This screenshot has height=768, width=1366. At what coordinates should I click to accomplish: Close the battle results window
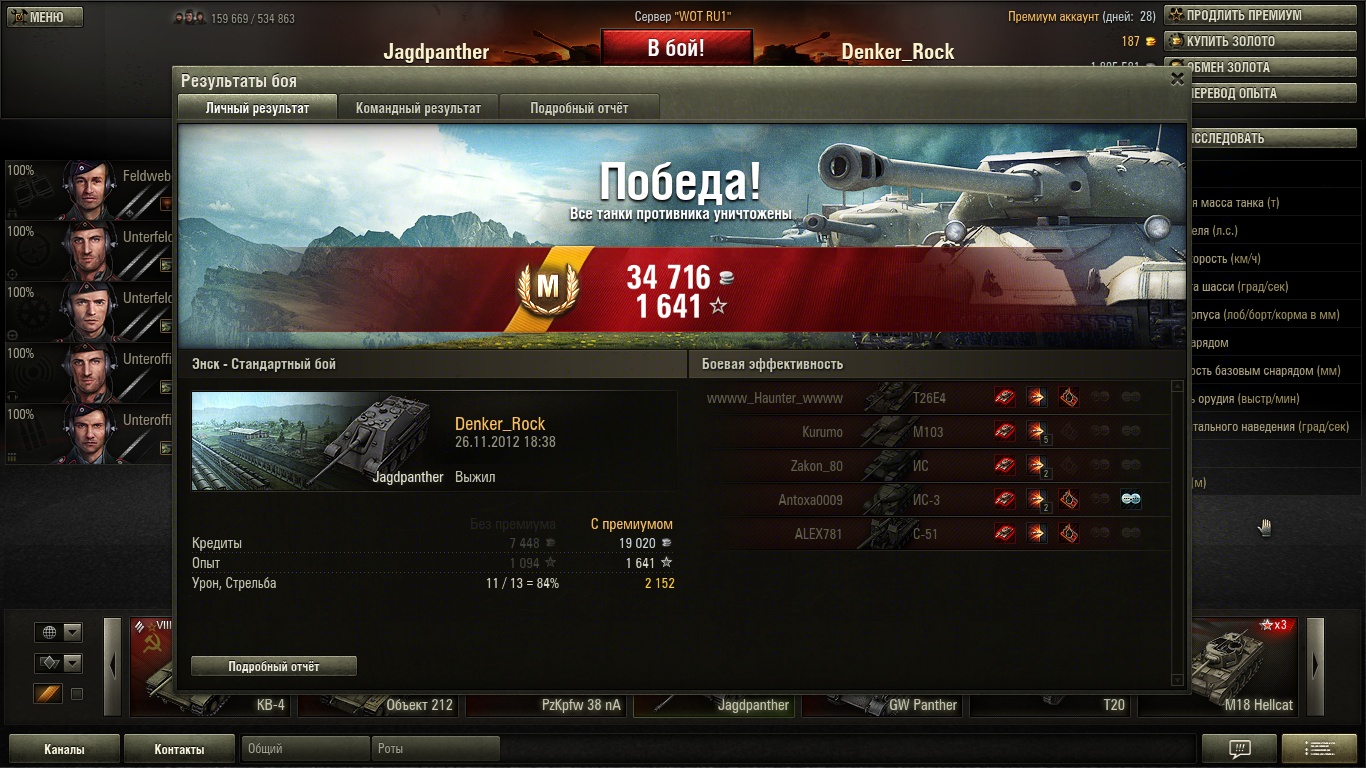point(1177,79)
